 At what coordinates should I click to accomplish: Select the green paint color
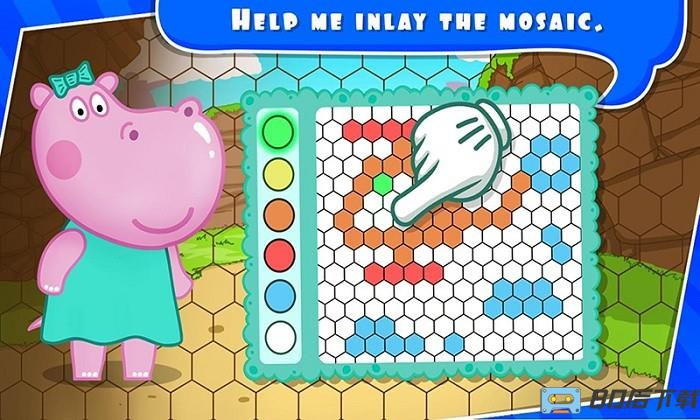click(279, 131)
